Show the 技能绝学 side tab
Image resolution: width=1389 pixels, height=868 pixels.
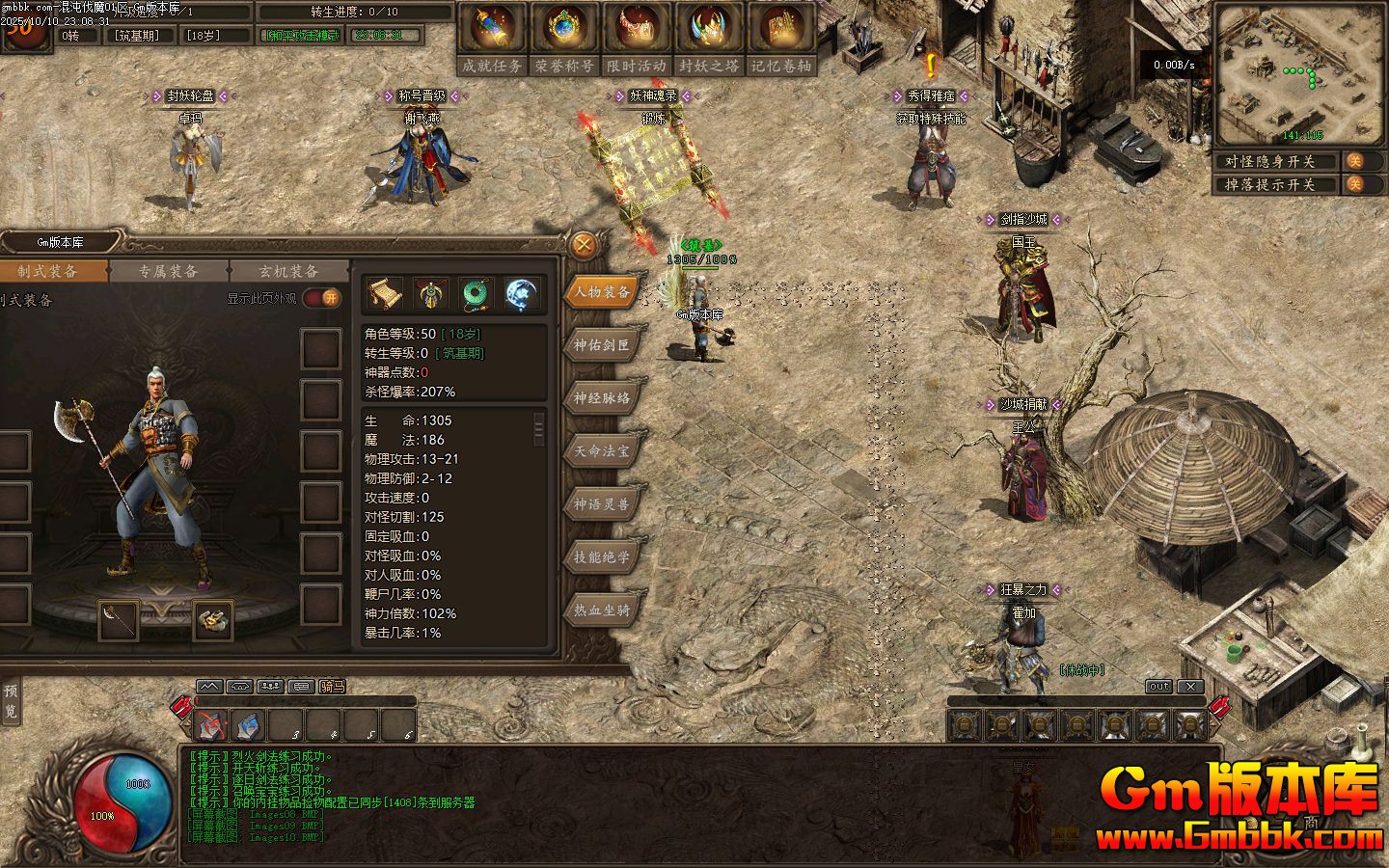click(602, 556)
